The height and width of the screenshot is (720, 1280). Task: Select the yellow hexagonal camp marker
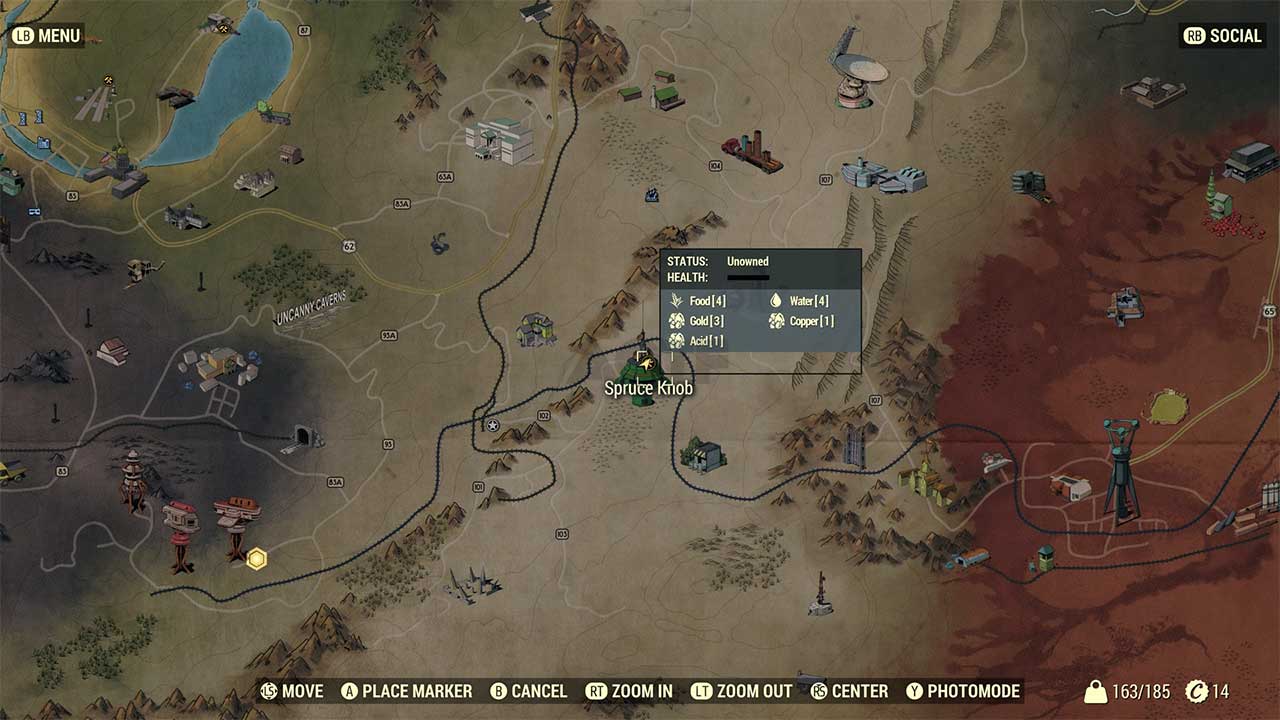pos(257,559)
